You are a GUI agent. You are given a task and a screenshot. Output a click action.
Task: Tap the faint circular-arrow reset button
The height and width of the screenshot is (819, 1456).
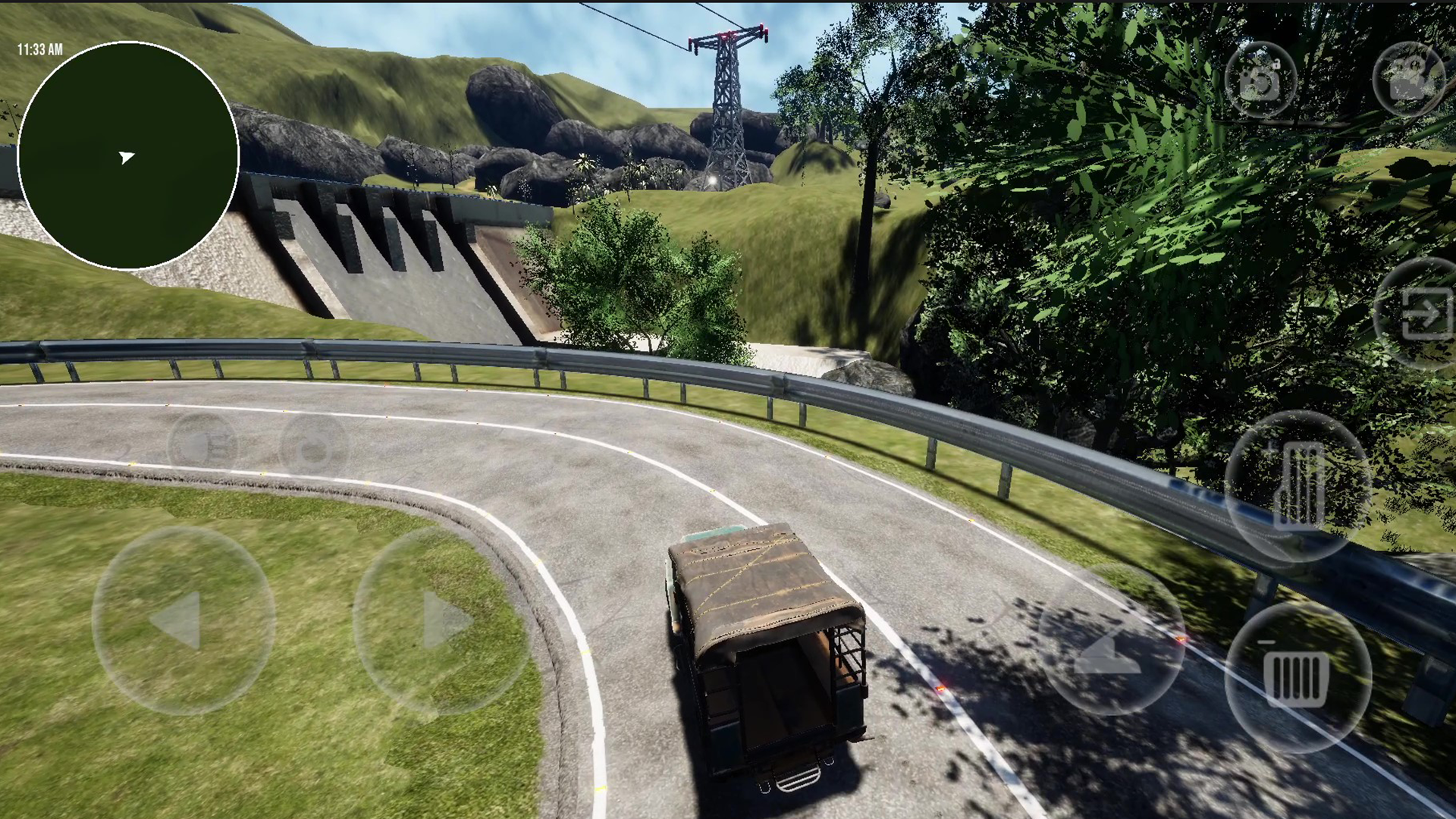pos(313,447)
